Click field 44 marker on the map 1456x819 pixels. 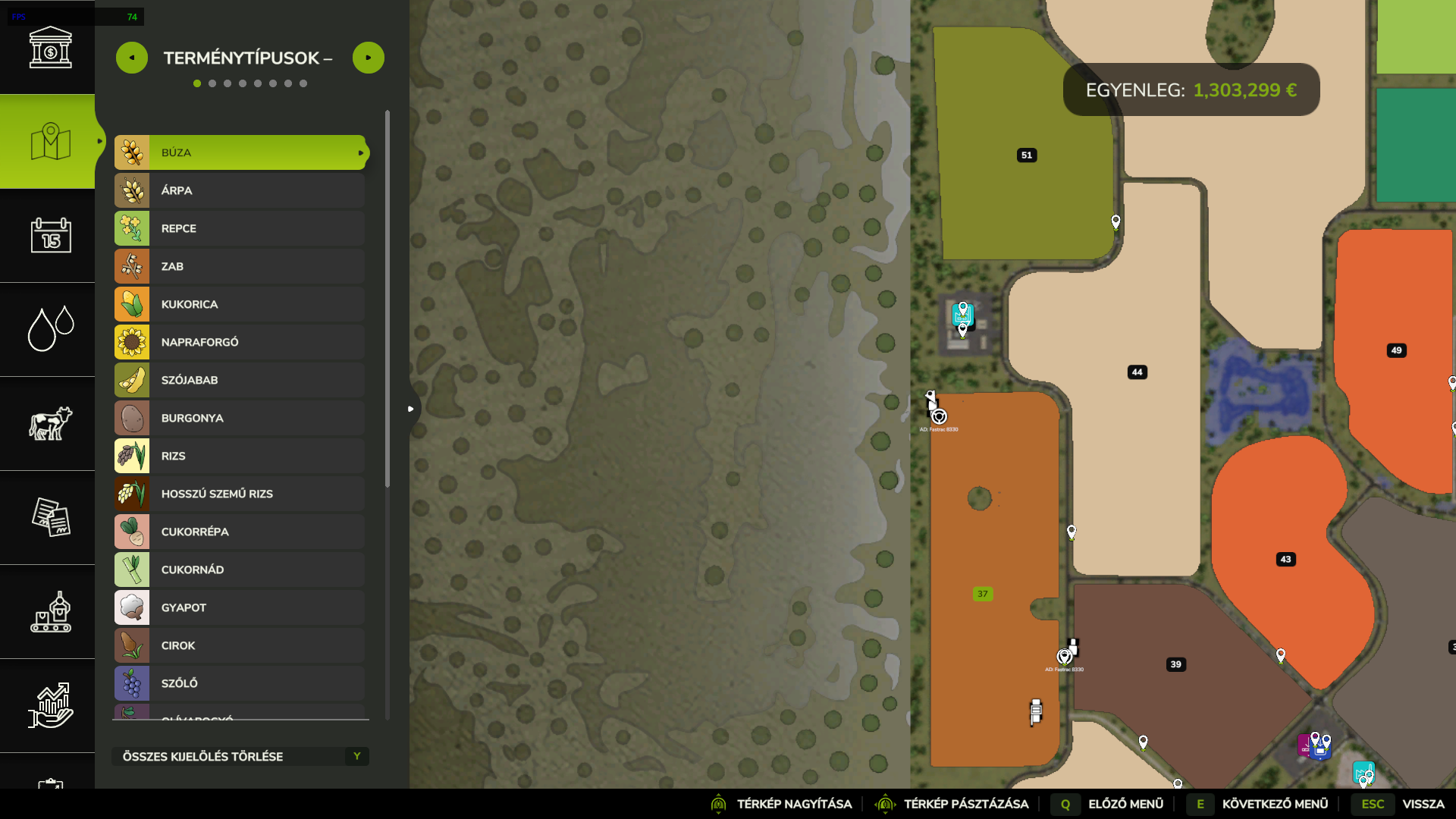(1137, 372)
